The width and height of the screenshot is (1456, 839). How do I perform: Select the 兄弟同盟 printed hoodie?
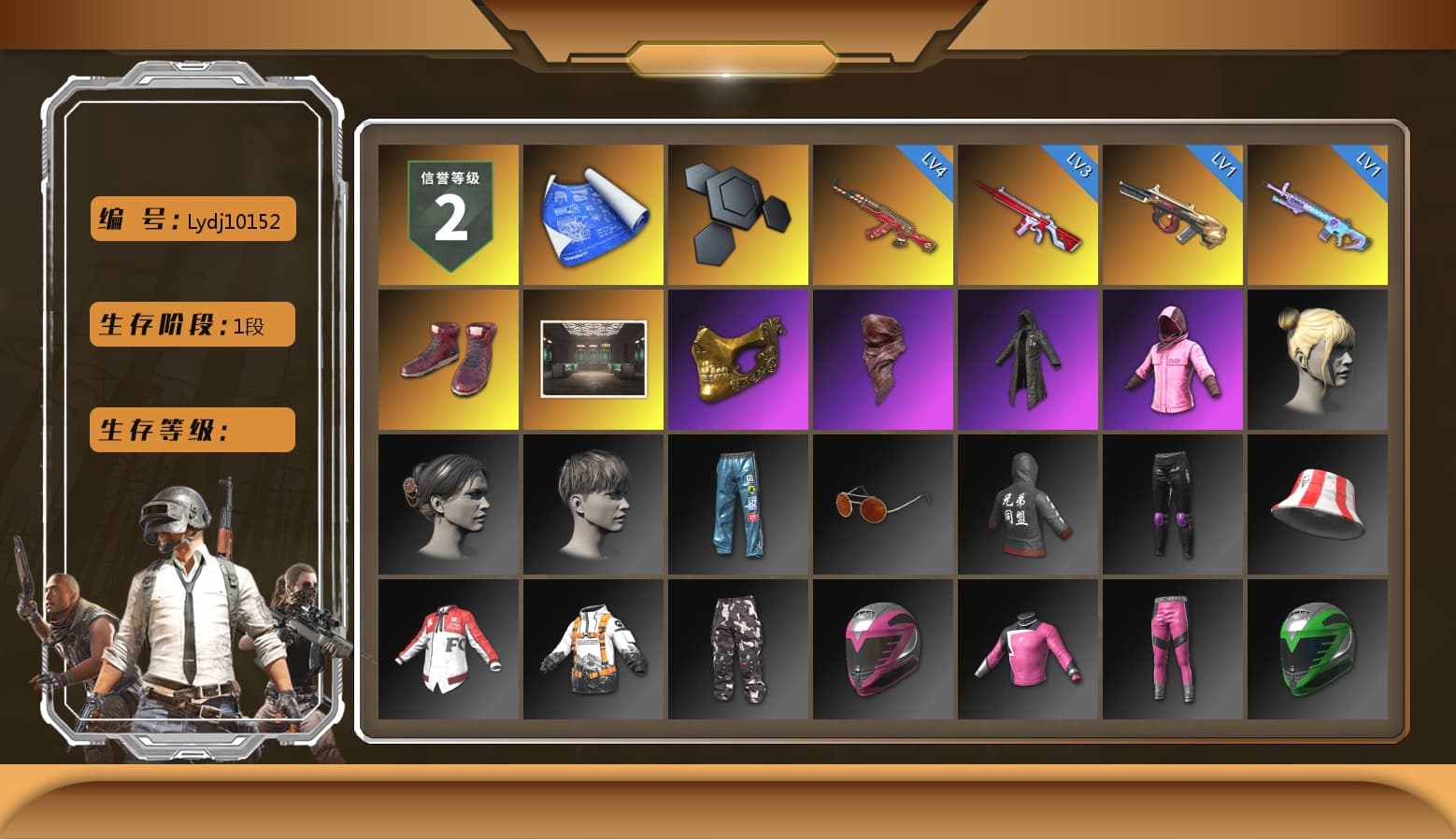(x=1028, y=504)
